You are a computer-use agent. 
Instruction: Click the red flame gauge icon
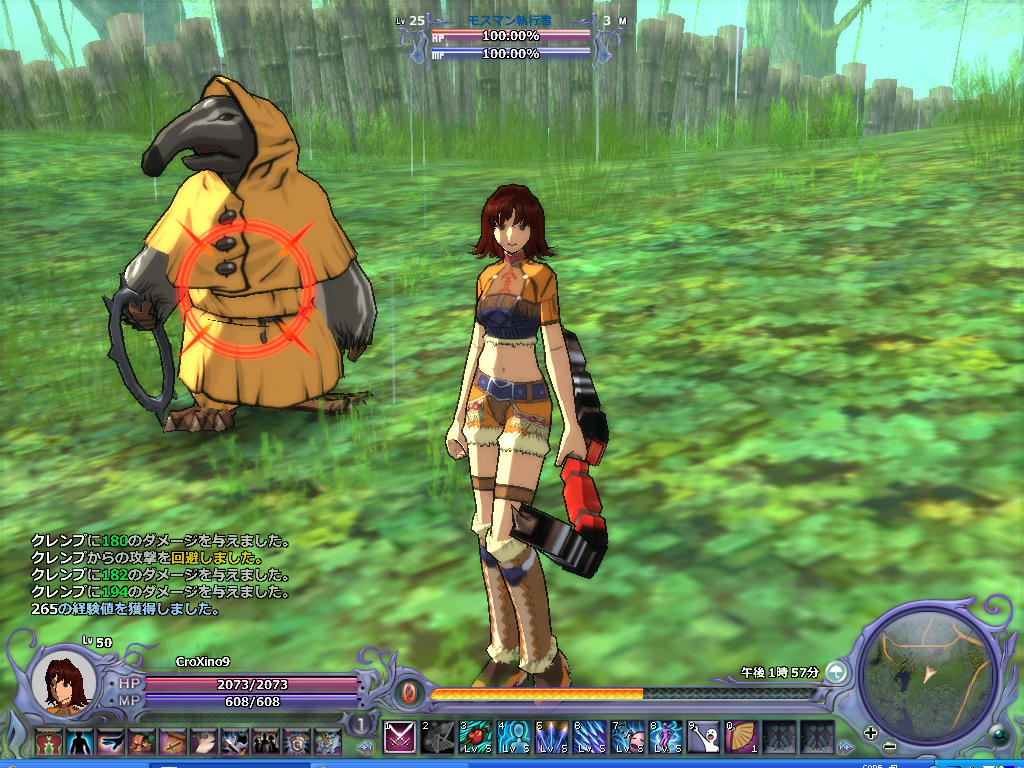[x=409, y=692]
